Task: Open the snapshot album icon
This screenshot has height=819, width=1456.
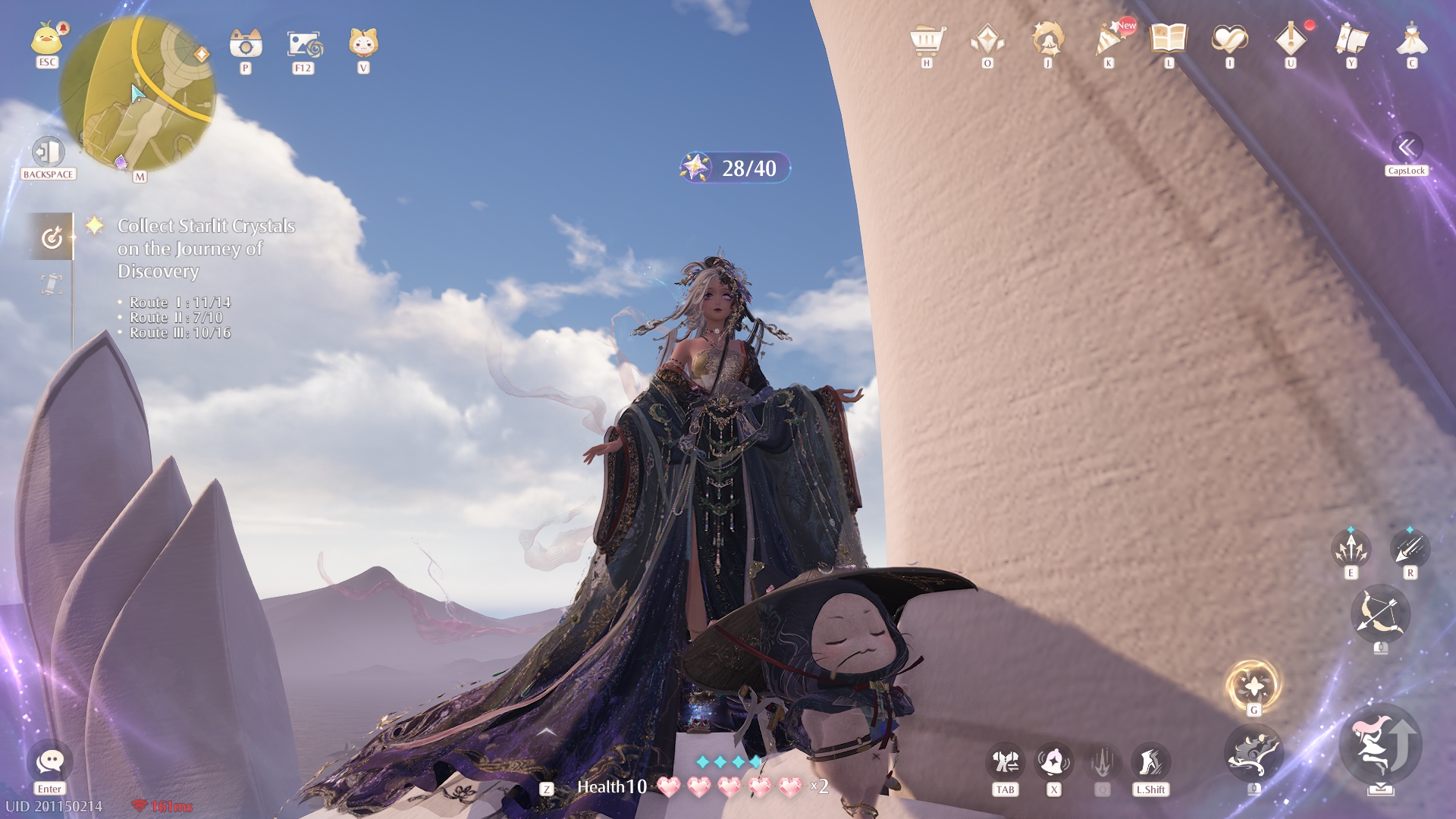Action: [x=304, y=44]
